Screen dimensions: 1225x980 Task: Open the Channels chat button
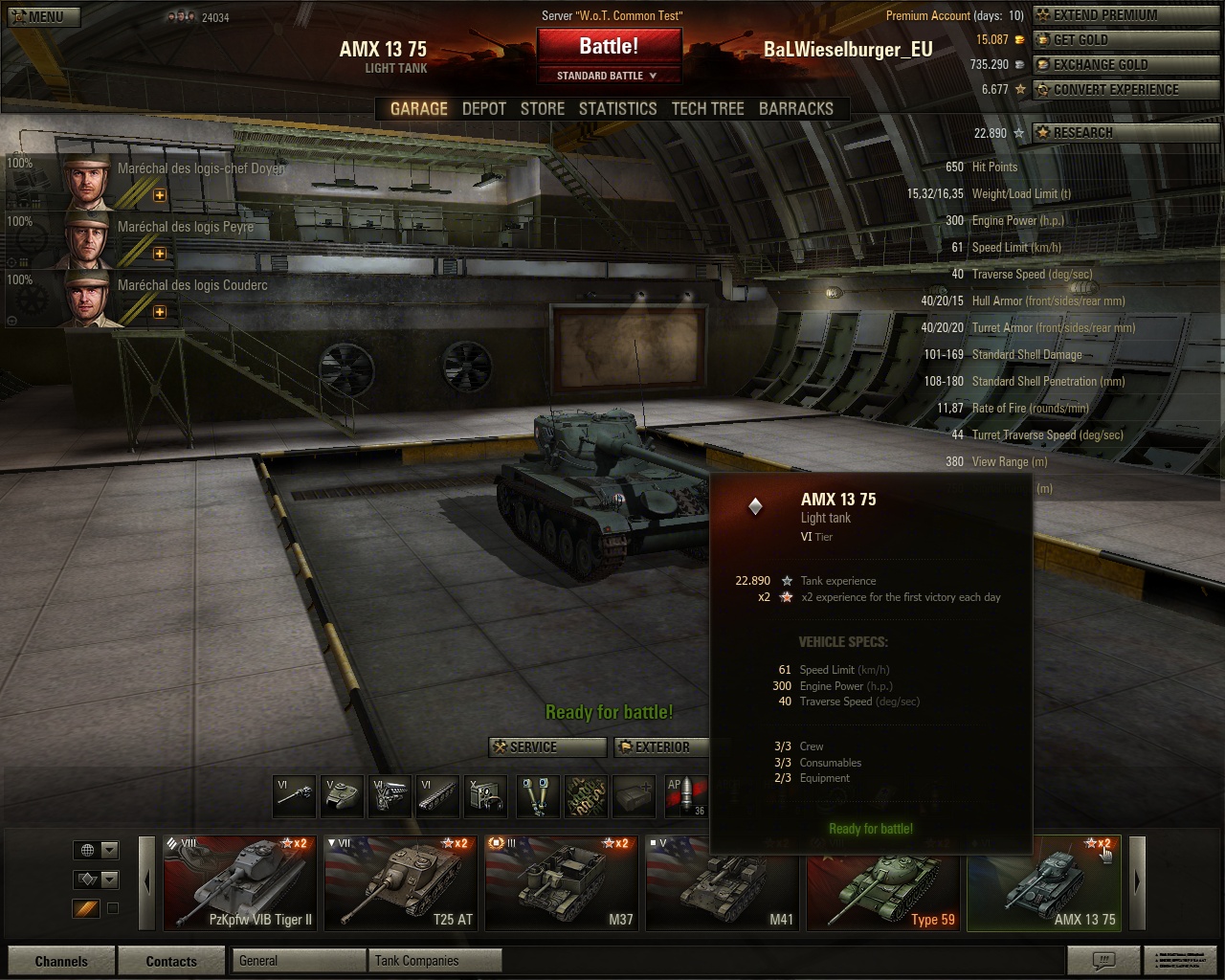[61, 961]
